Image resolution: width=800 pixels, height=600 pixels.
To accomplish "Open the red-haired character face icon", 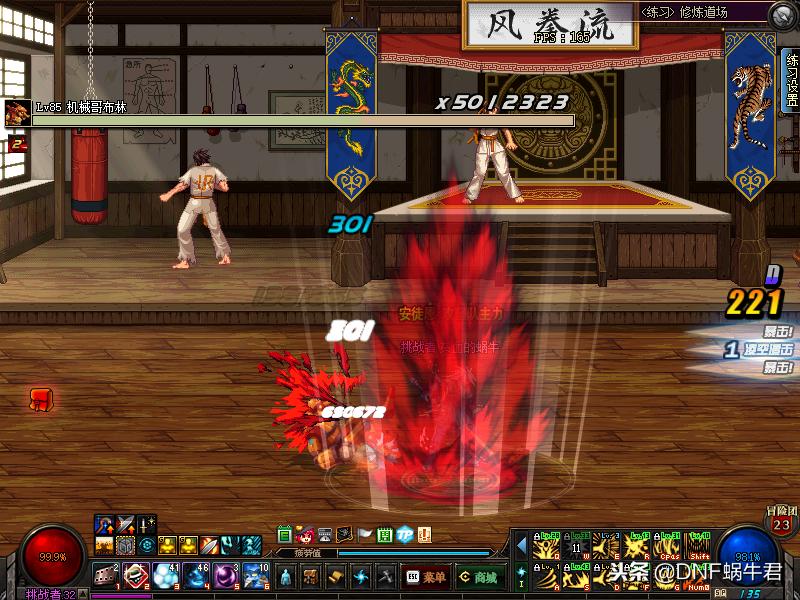I will pyautogui.click(x=304, y=534).
